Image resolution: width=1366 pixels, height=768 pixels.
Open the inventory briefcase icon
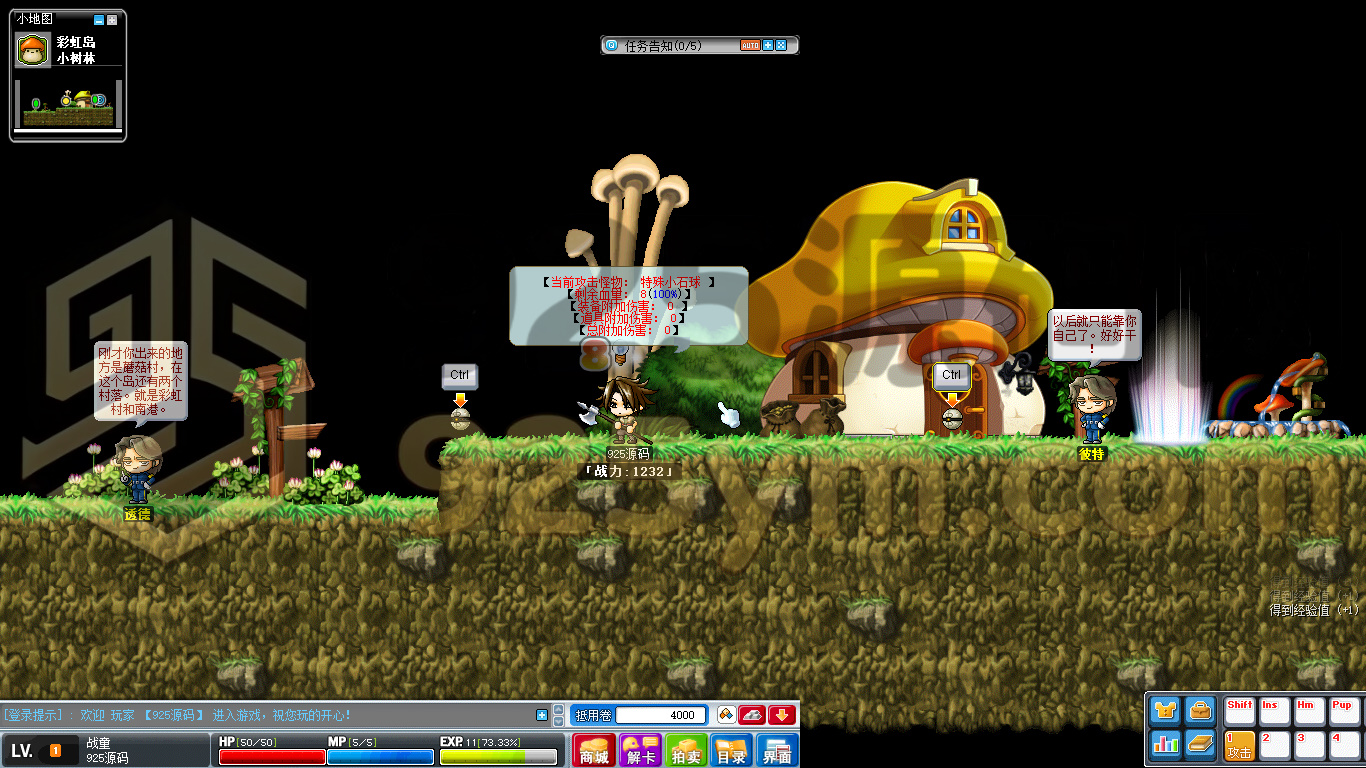point(1200,711)
